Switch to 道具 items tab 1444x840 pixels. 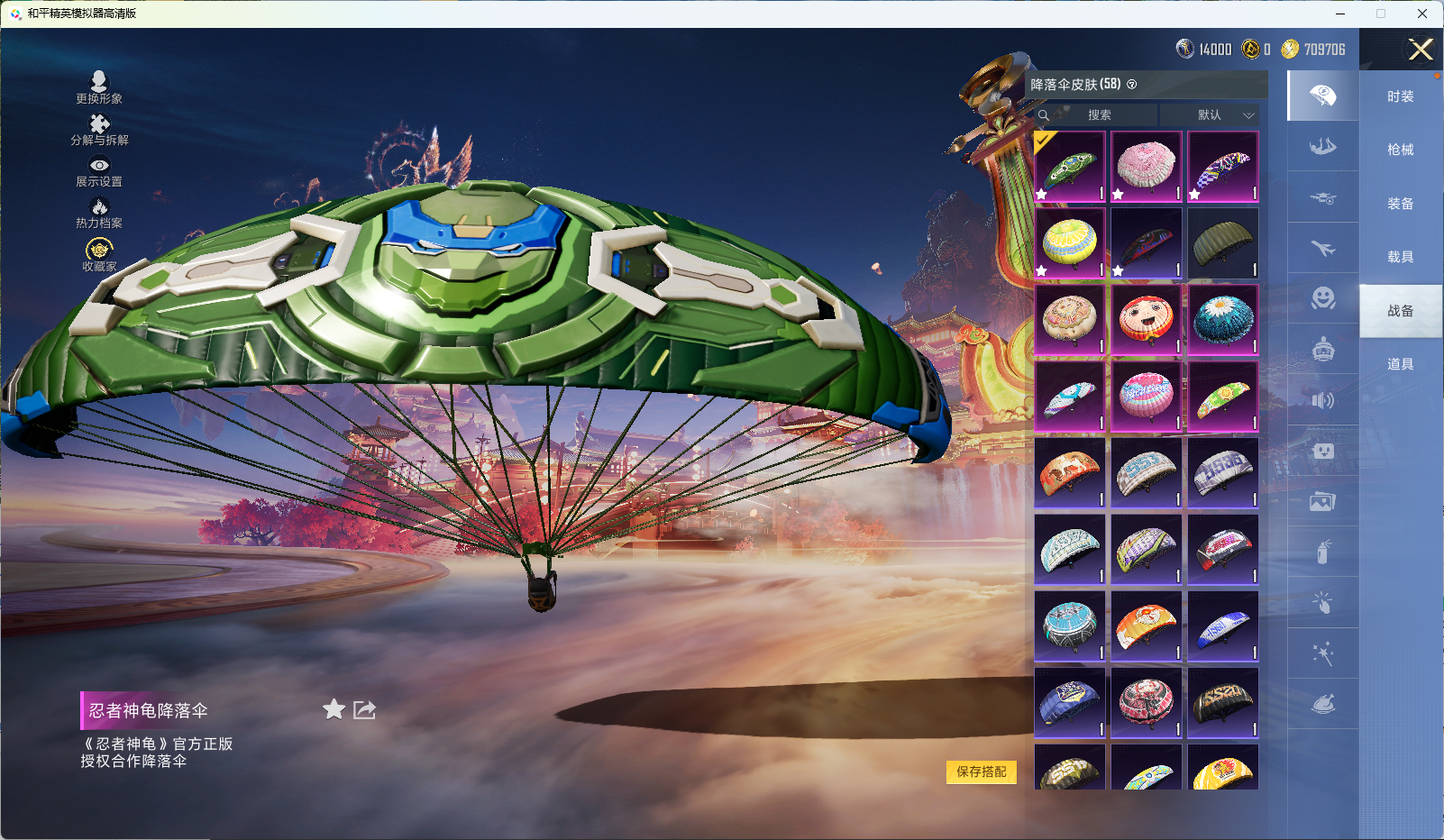1400,364
